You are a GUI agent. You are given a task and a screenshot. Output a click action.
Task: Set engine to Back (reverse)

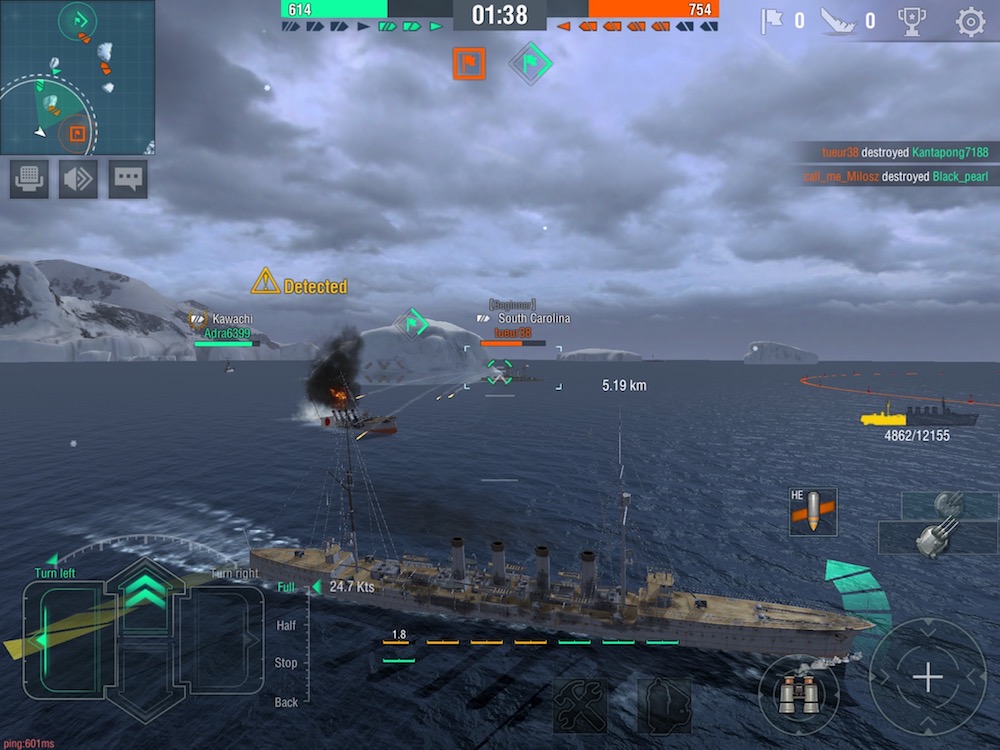tap(286, 702)
